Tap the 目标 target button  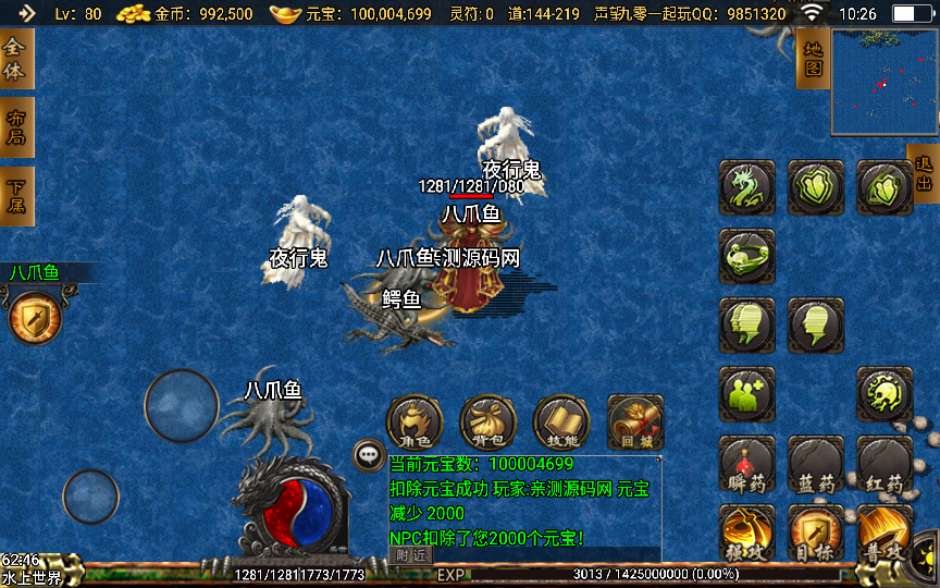815,533
